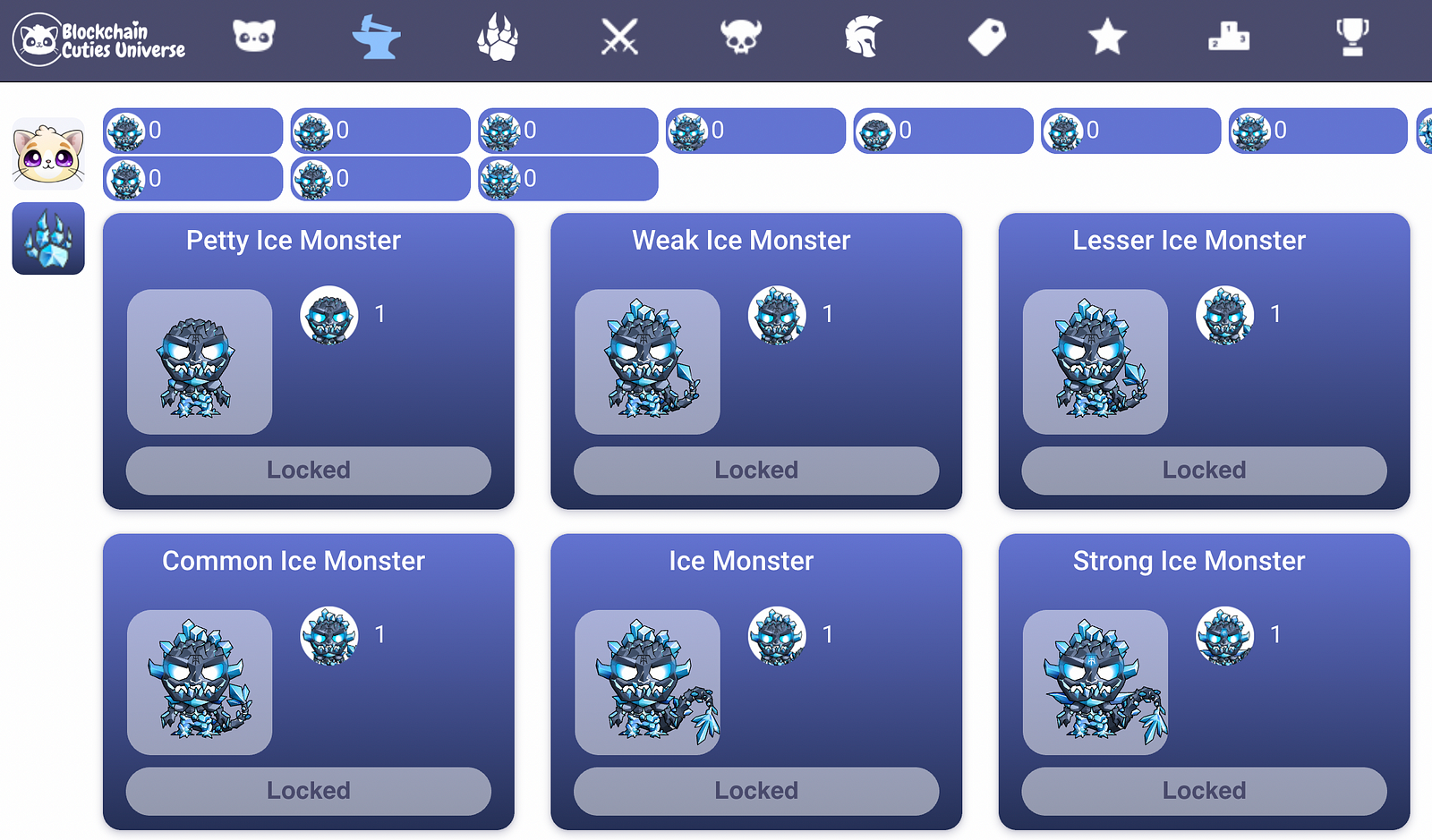Open the Blockchain Cuties Universe home logo

point(98,39)
